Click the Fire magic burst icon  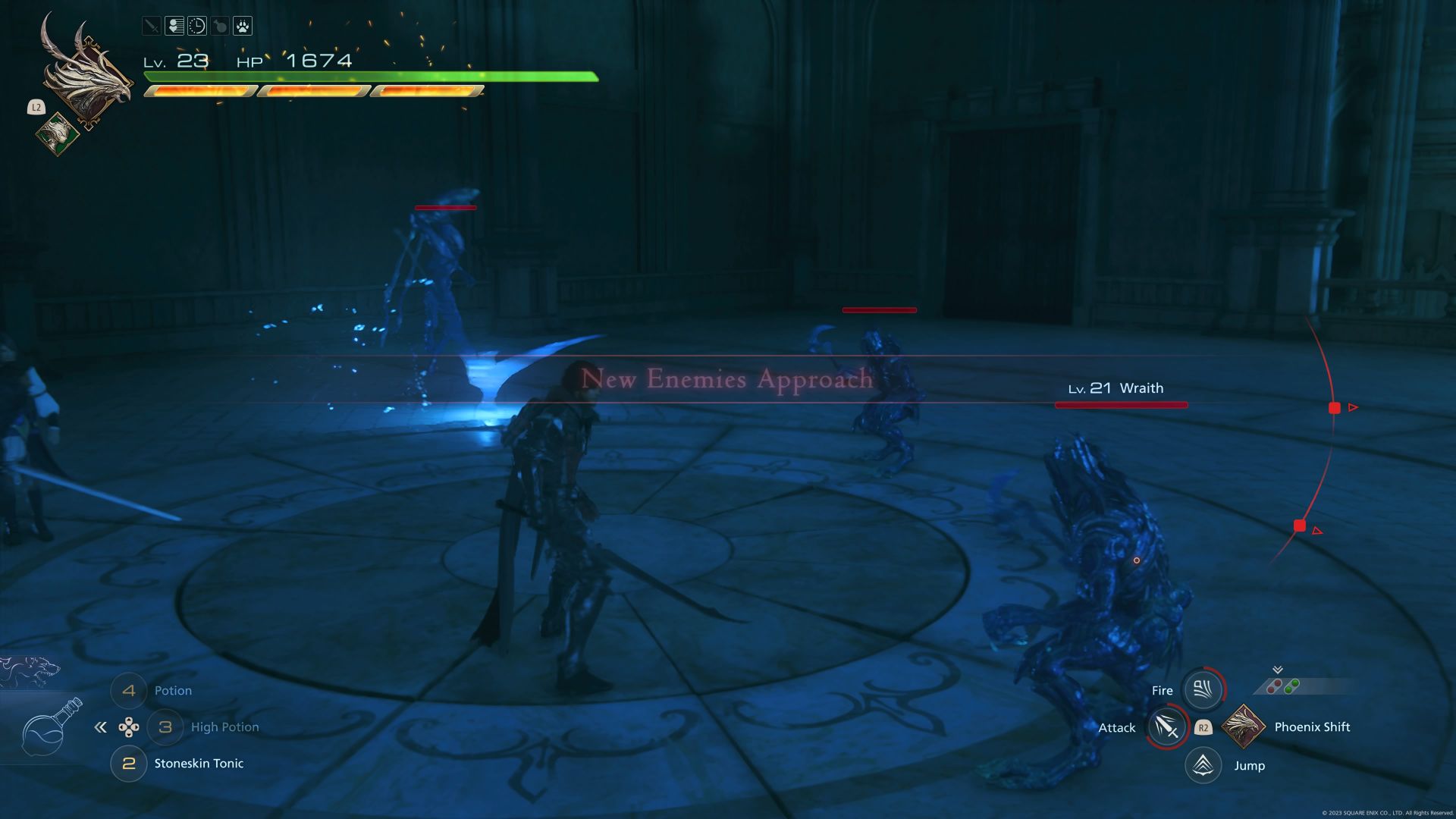pos(1202,689)
